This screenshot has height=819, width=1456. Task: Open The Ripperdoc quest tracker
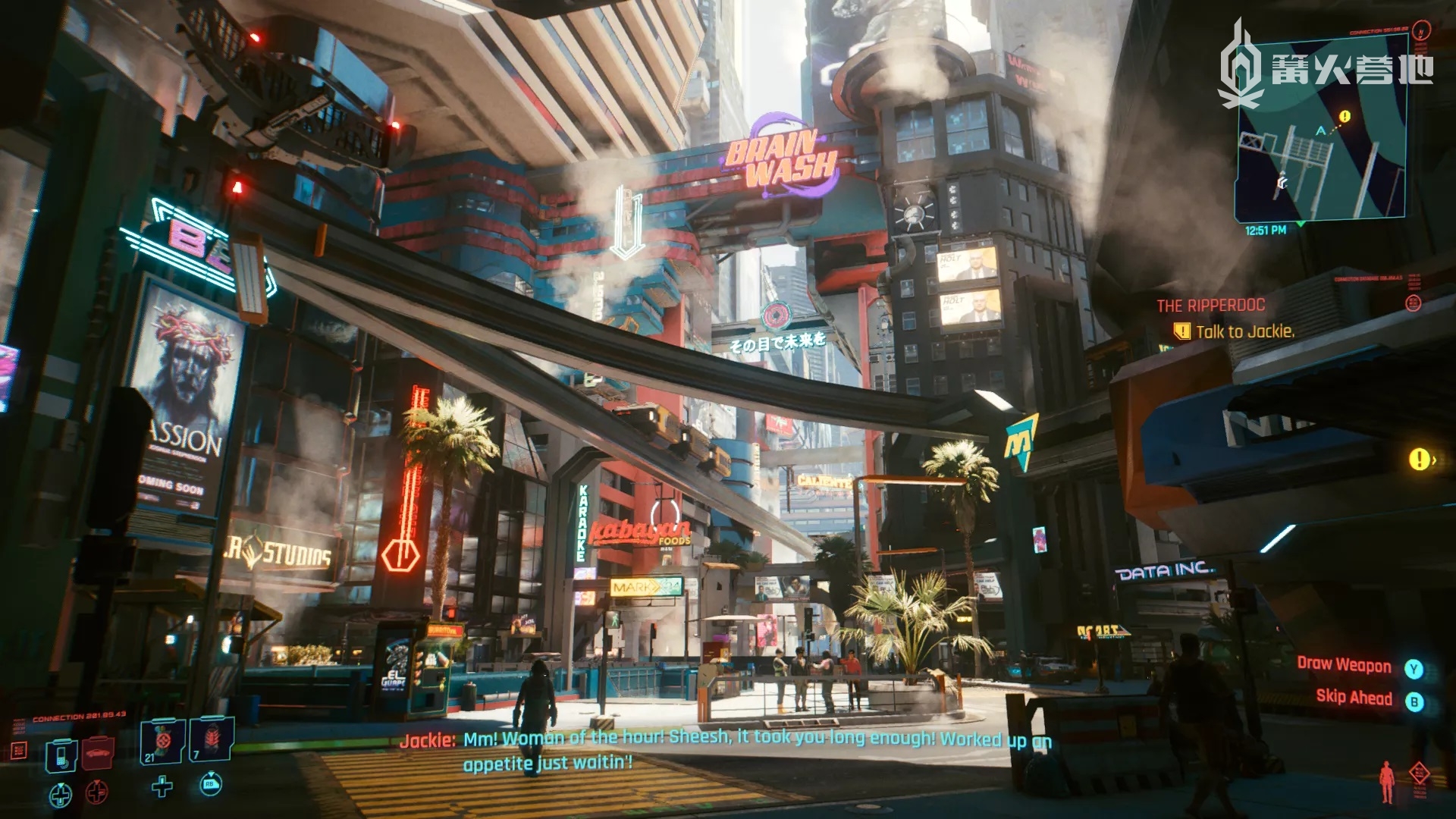point(1210,306)
